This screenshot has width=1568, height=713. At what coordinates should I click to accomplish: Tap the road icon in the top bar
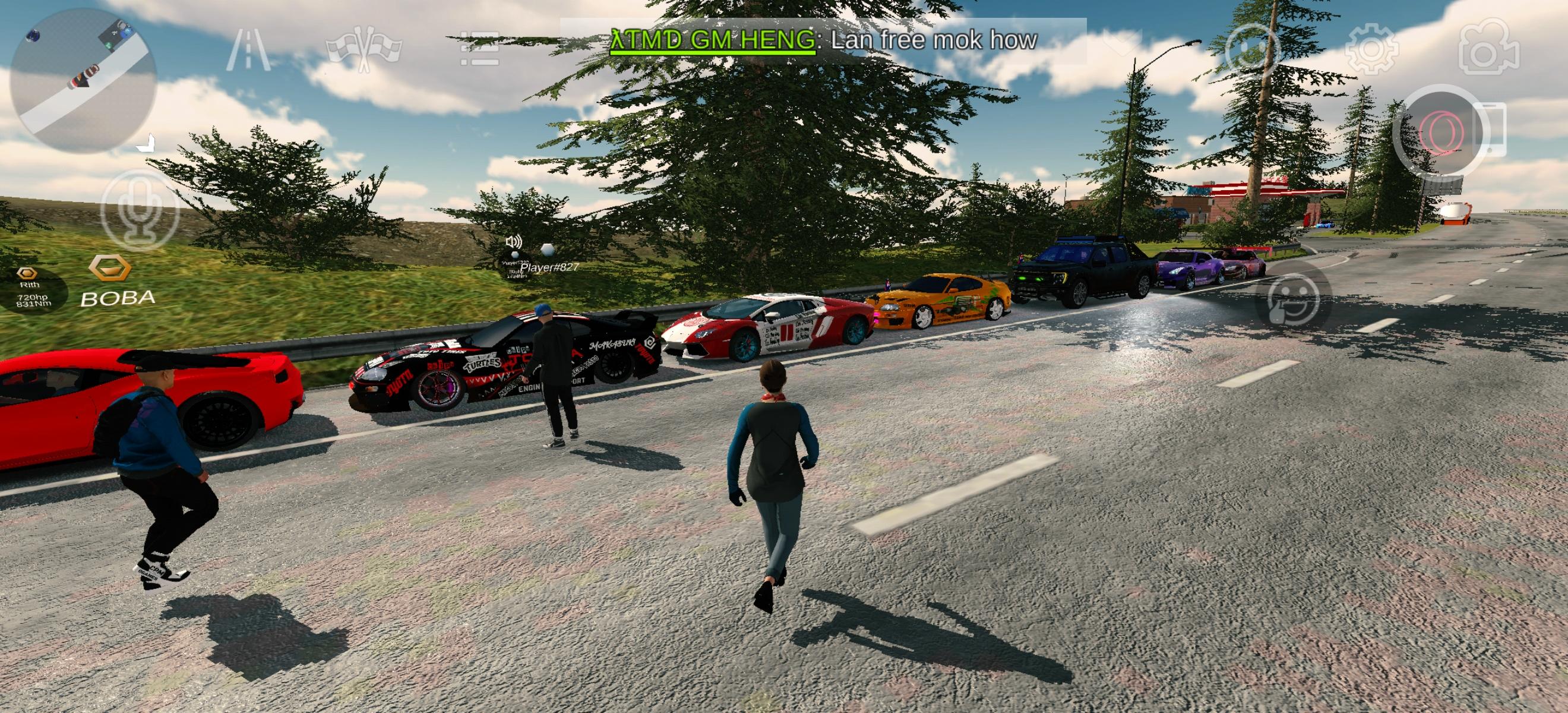[x=248, y=50]
